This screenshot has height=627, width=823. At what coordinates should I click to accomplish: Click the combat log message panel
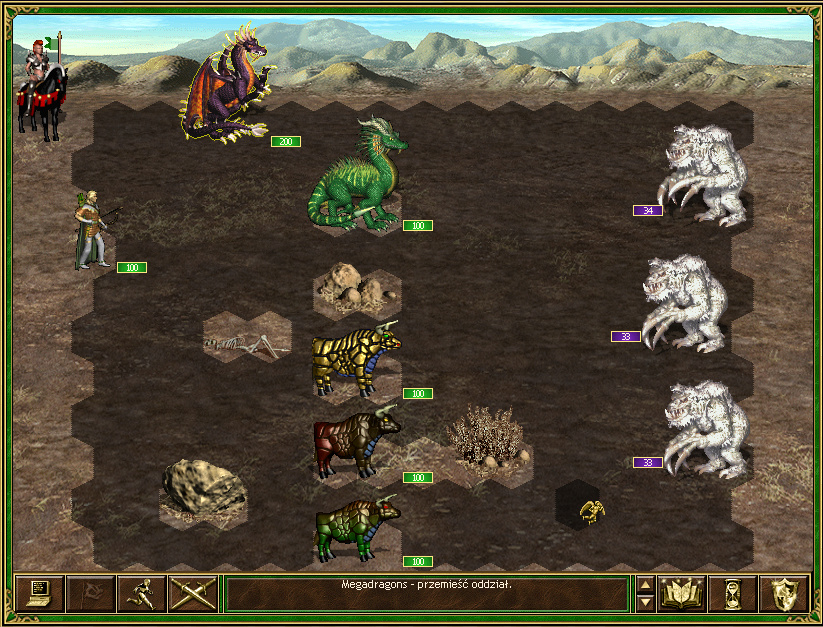pyautogui.click(x=427, y=593)
